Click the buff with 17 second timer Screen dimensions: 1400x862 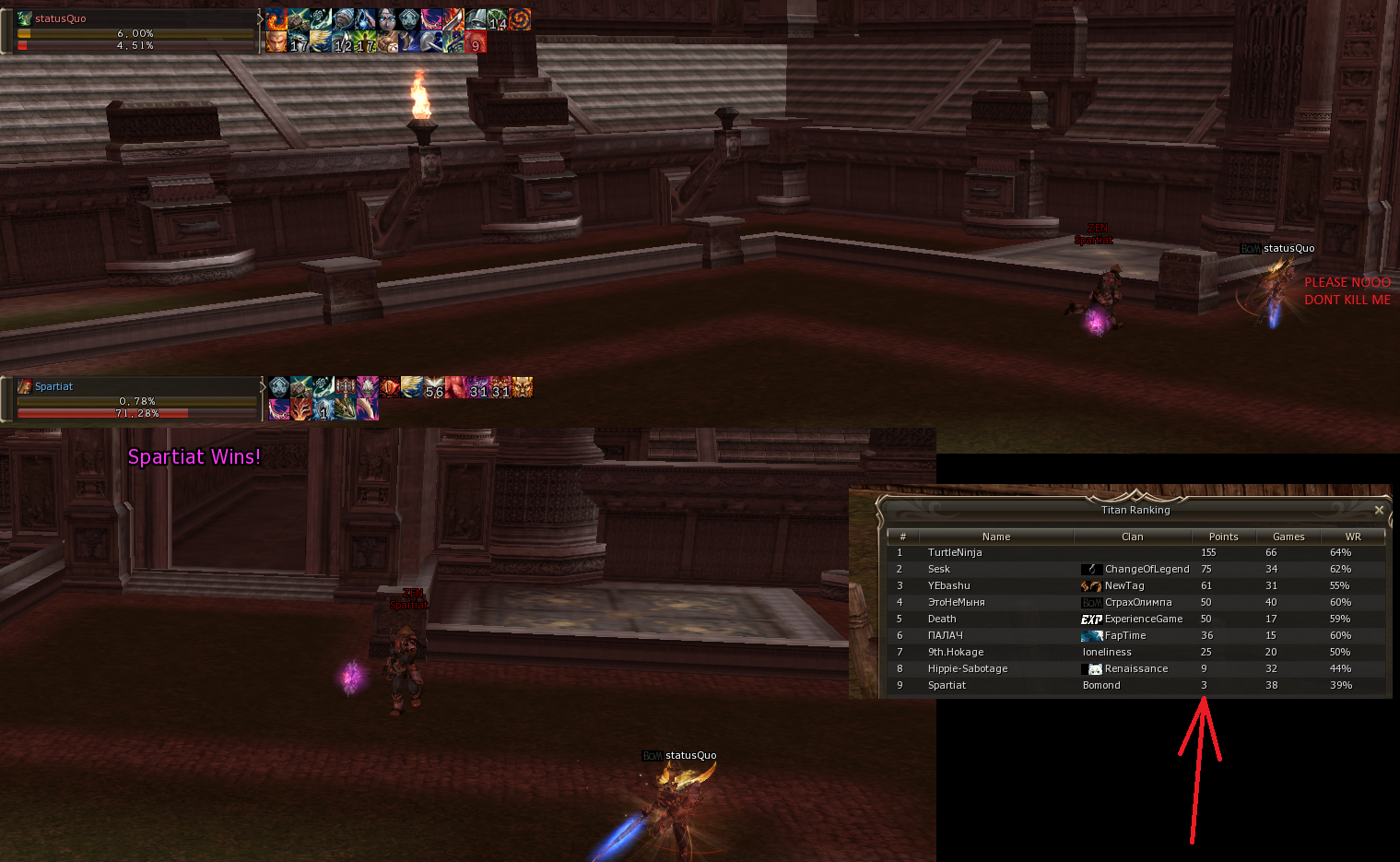[300, 42]
